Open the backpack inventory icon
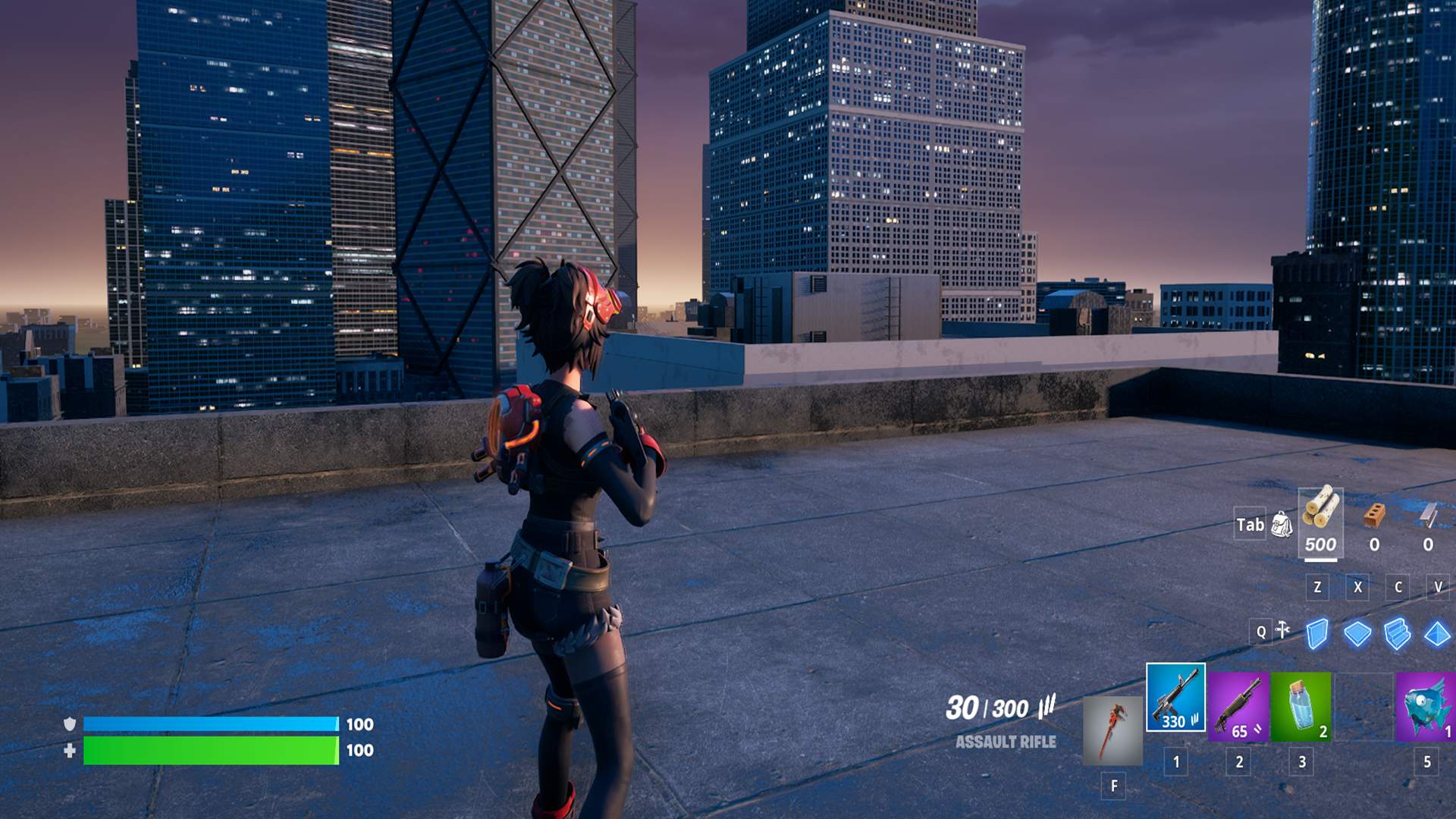 1282,525
